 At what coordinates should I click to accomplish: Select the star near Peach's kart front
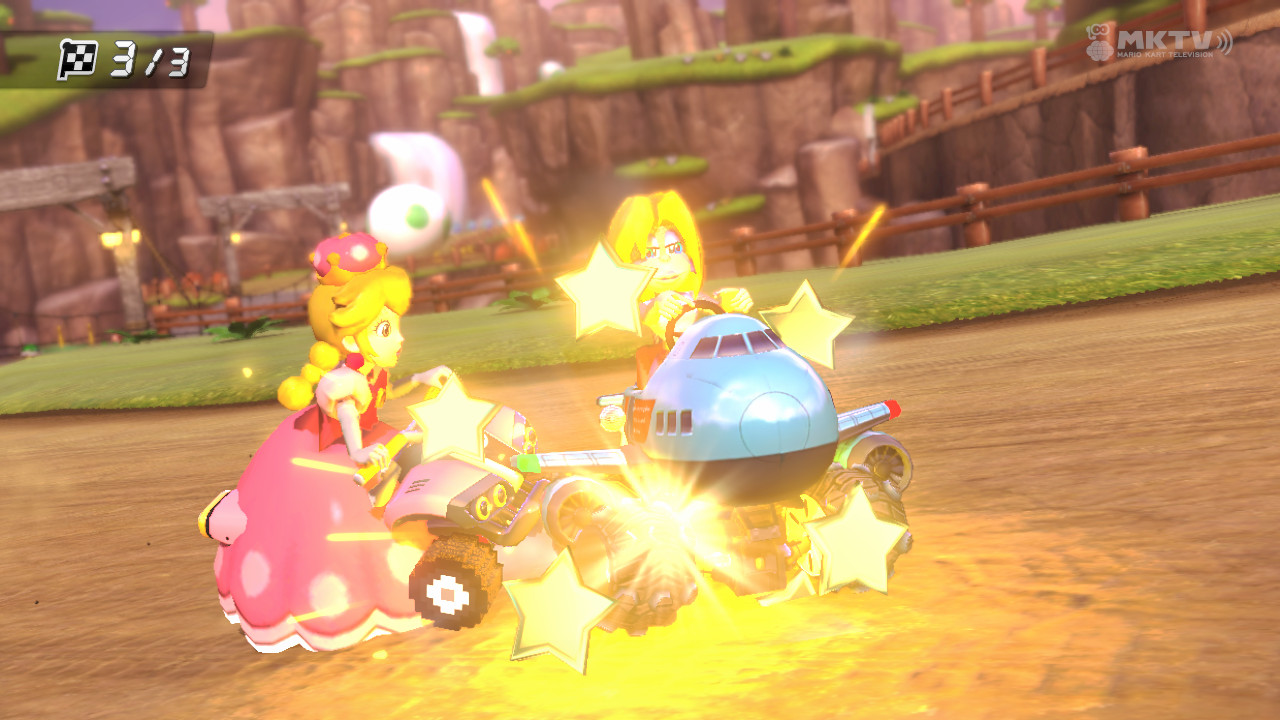(x=450, y=420)
